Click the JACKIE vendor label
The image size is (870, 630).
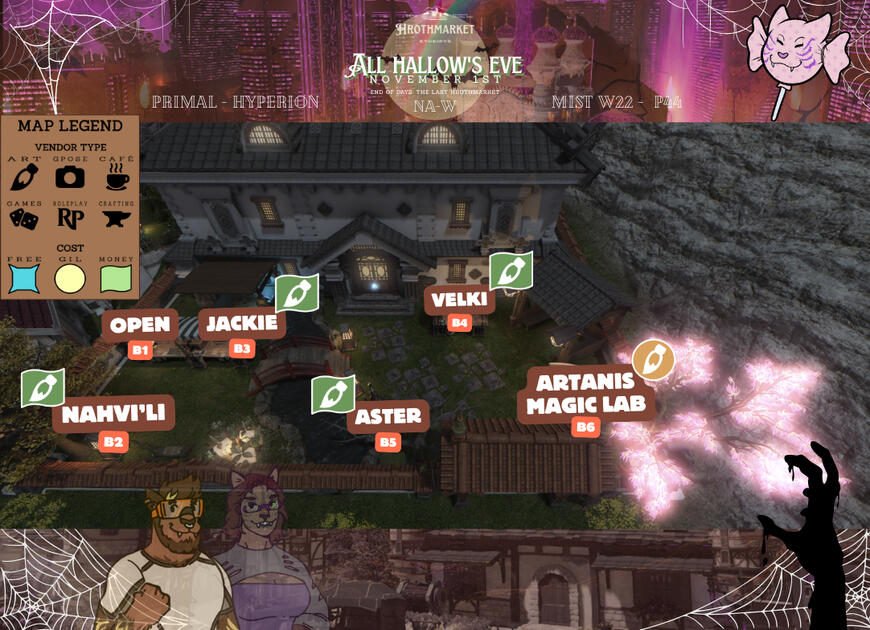pos(242,323)
